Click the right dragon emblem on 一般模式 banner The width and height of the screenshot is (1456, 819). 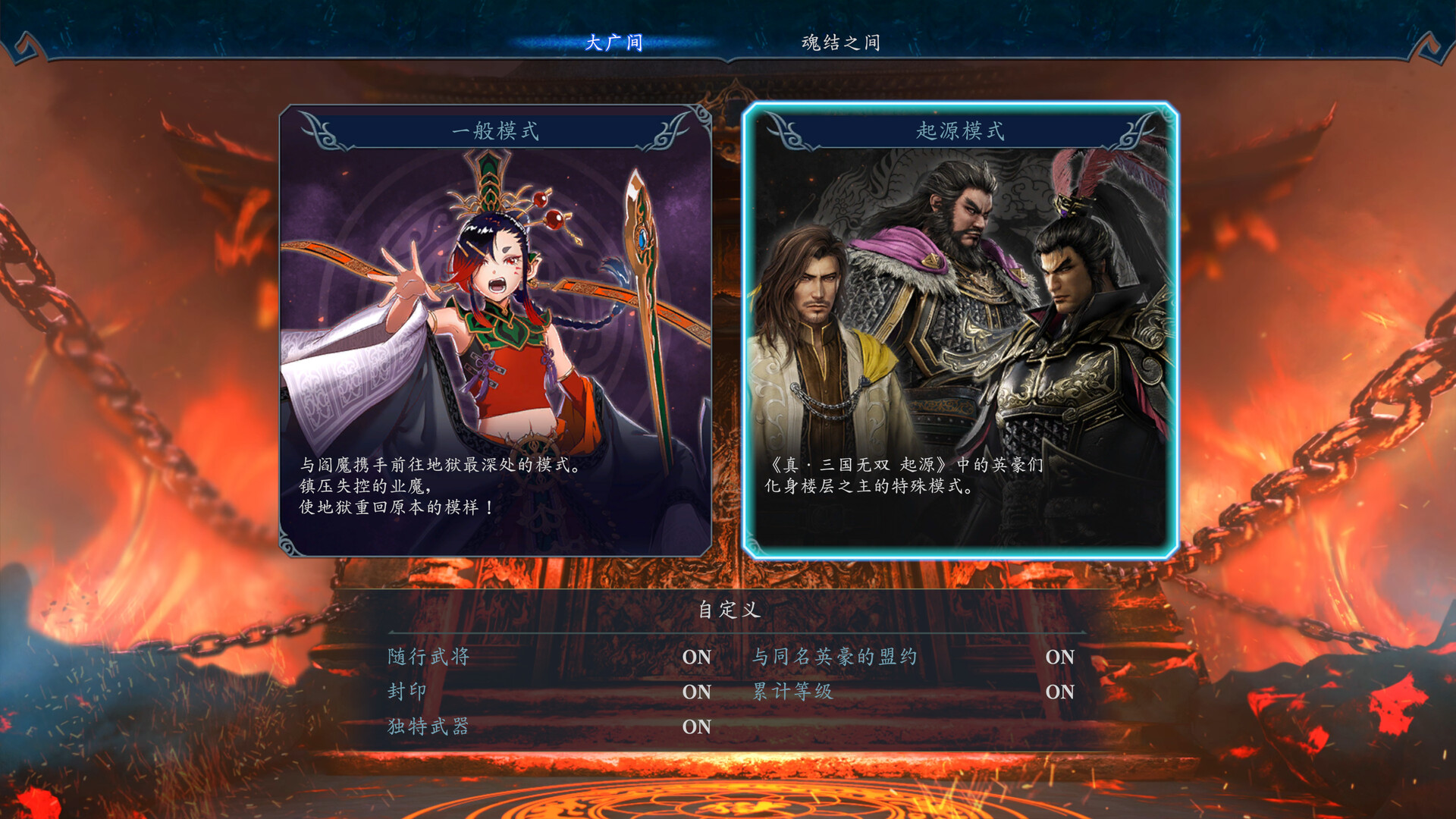pyautogui.click(x=673, y=130)
